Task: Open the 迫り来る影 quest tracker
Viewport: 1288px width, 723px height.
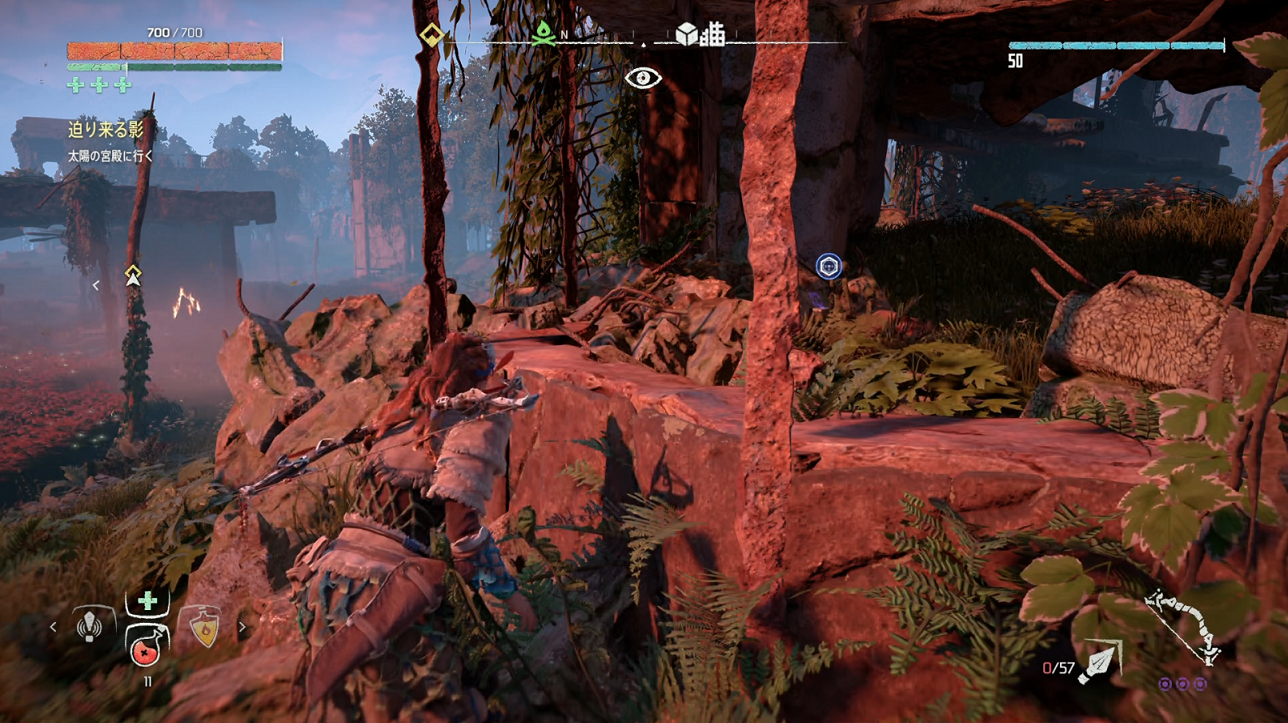Action: point(106,129)
